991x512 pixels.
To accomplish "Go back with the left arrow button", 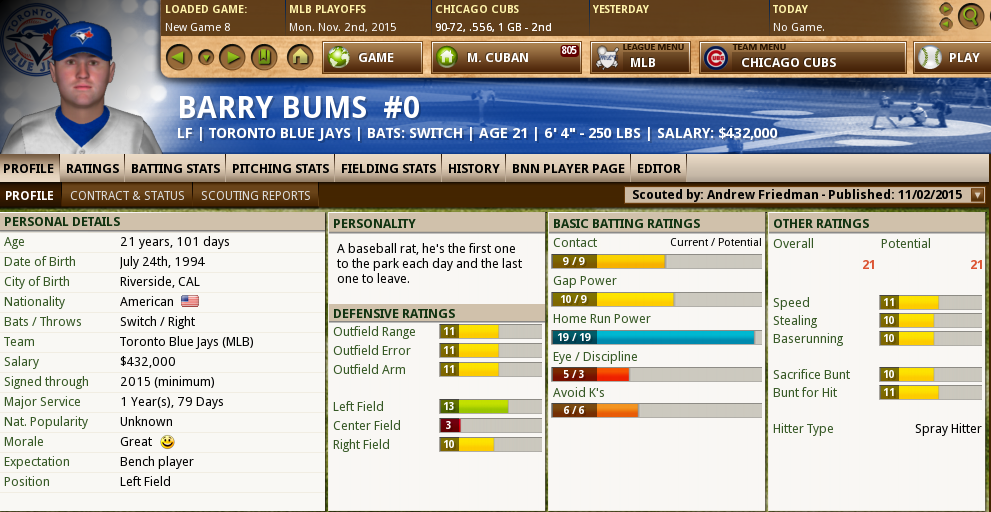I will (x=178, y=57).
